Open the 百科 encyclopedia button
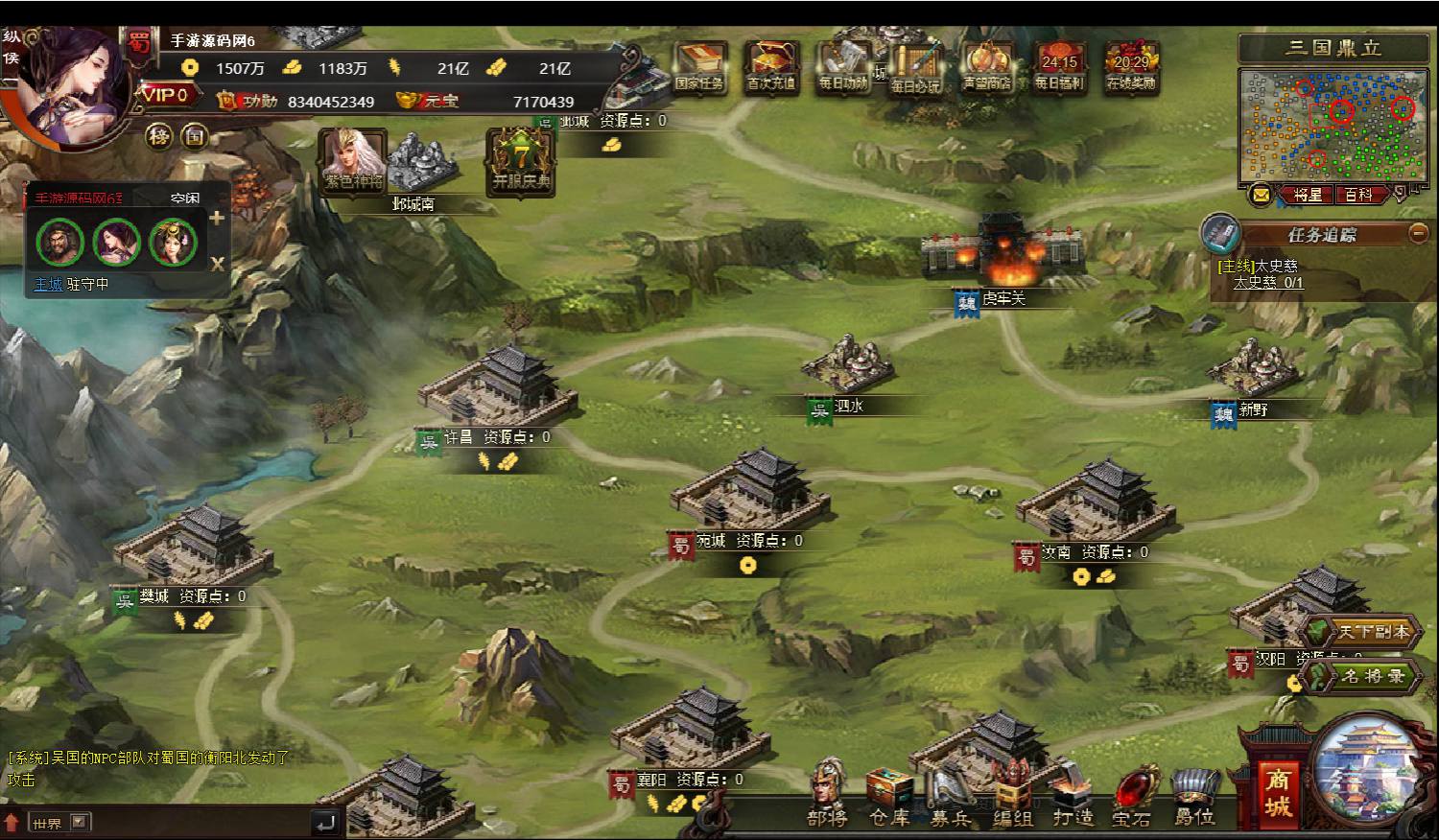 coord(1357,195)
